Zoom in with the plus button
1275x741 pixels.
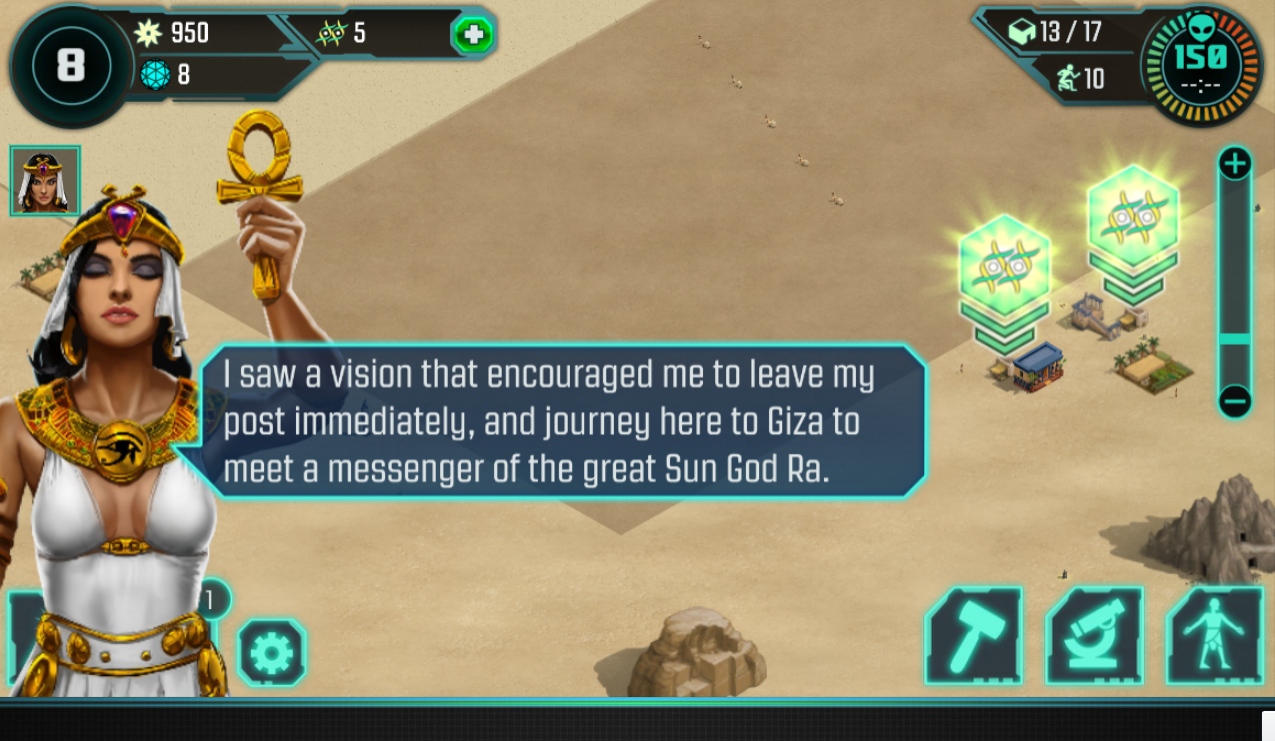(1235, 163)
